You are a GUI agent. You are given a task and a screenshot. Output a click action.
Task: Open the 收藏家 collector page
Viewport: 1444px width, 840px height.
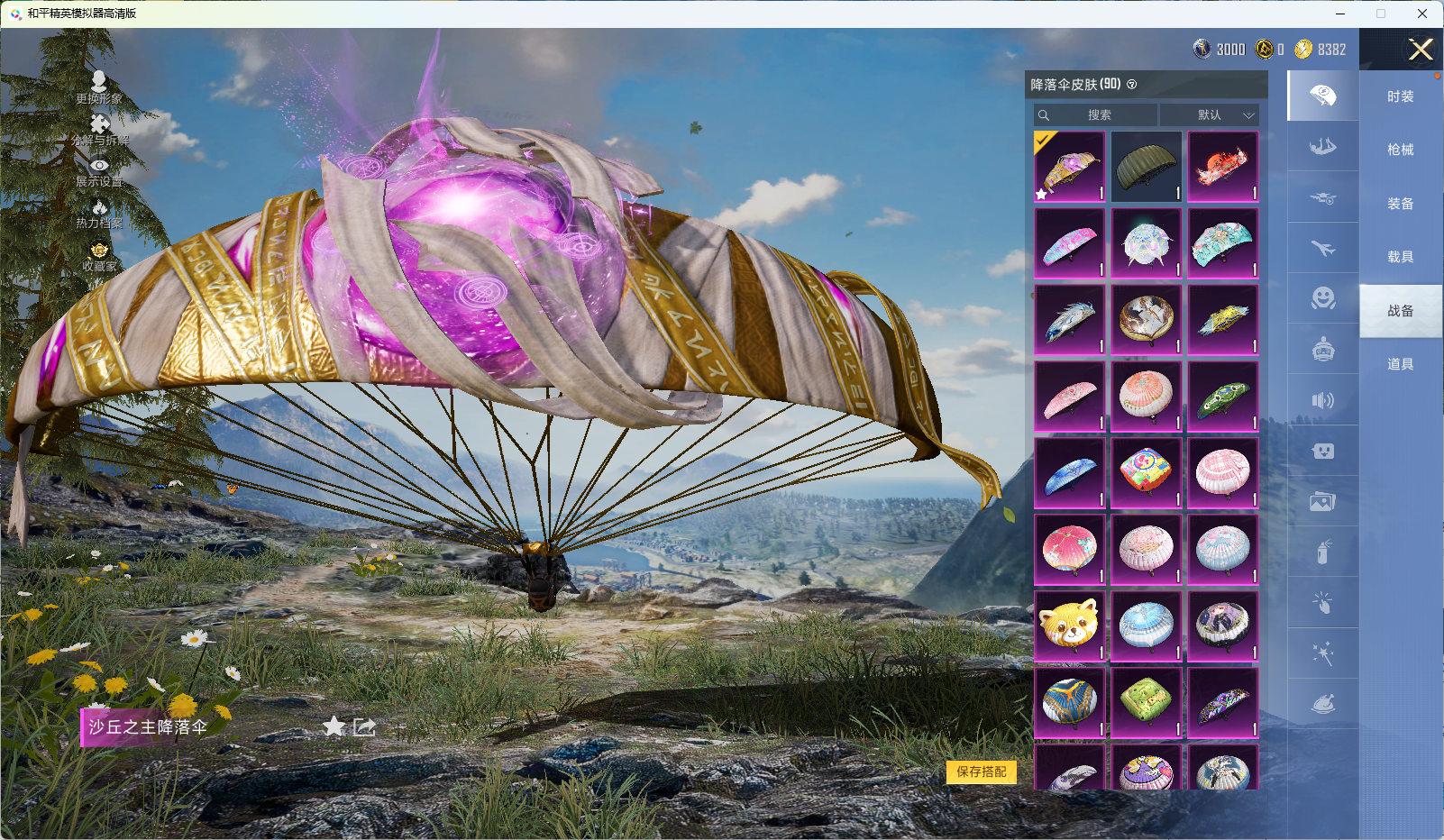(99, 257)
